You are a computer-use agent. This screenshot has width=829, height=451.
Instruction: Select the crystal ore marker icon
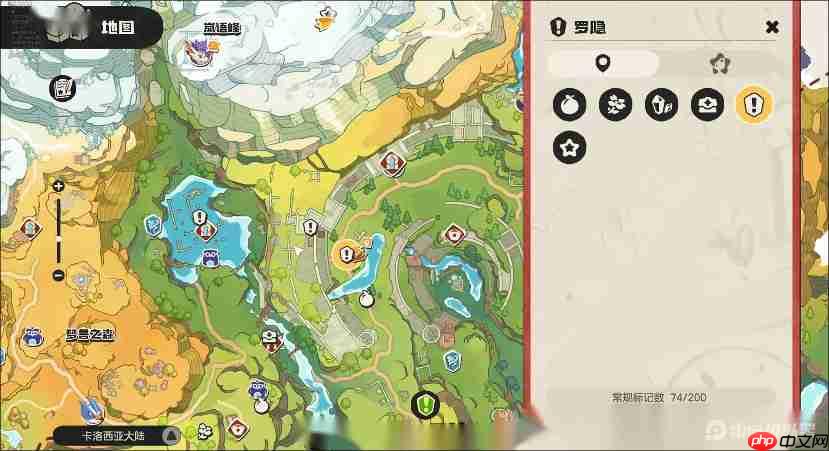661,104
